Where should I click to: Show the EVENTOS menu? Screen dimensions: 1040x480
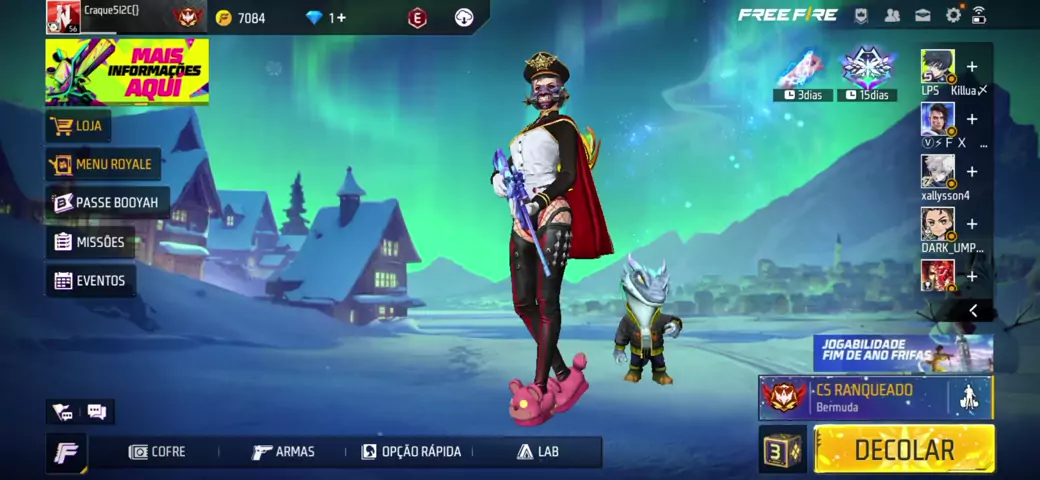[91, 281]
